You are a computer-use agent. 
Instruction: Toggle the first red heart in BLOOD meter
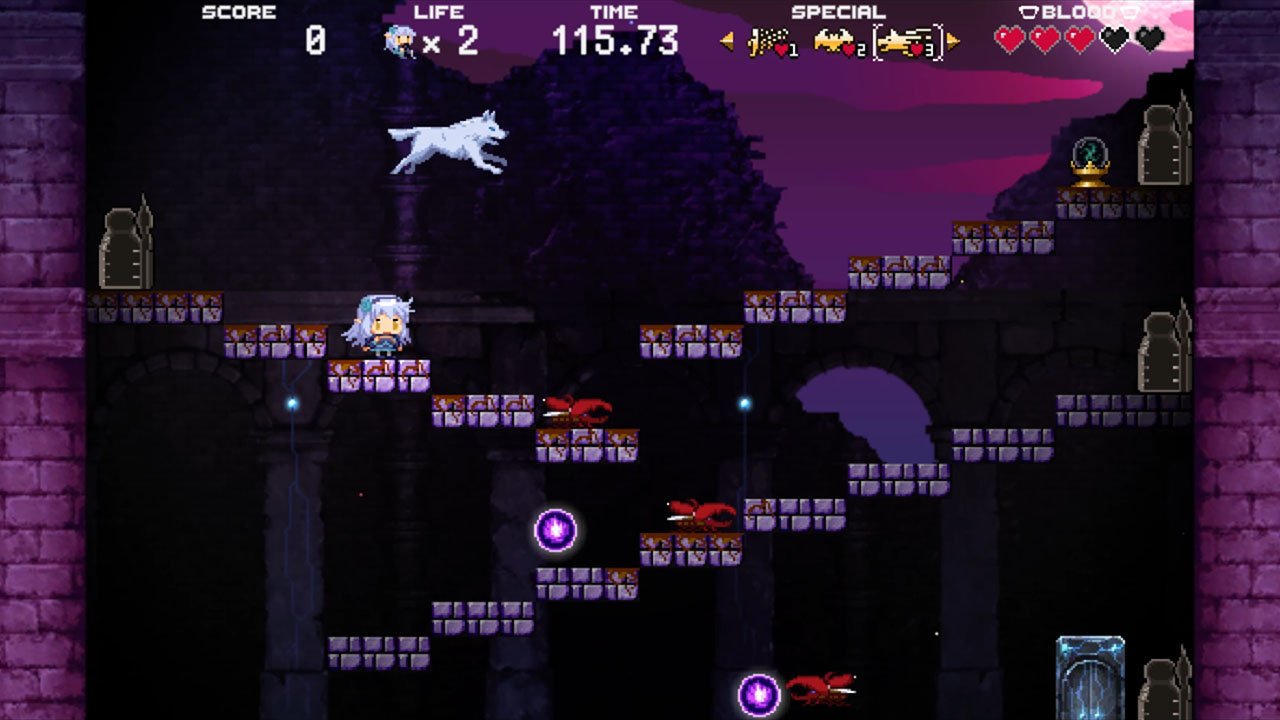1012,40
